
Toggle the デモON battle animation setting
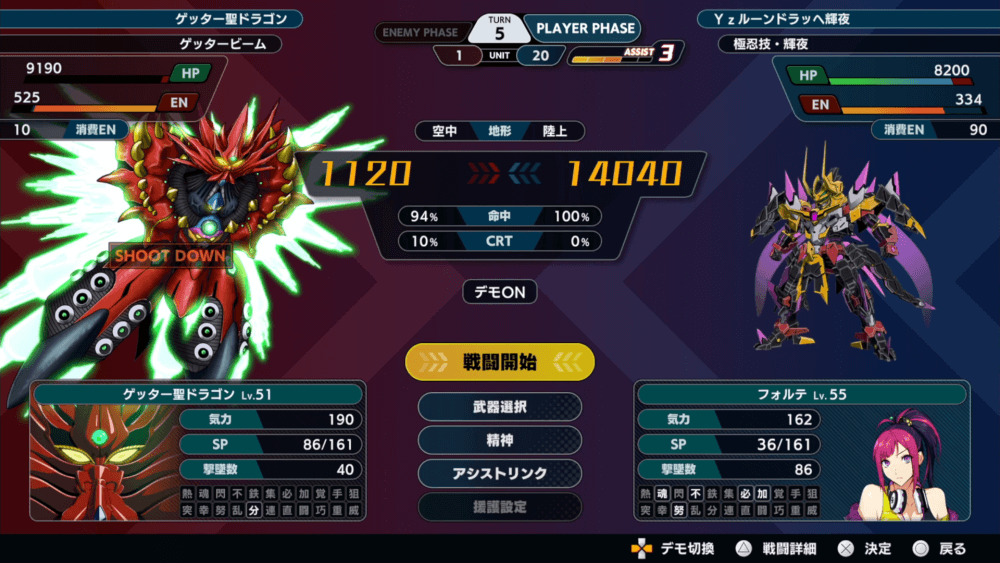coord(499,292)
